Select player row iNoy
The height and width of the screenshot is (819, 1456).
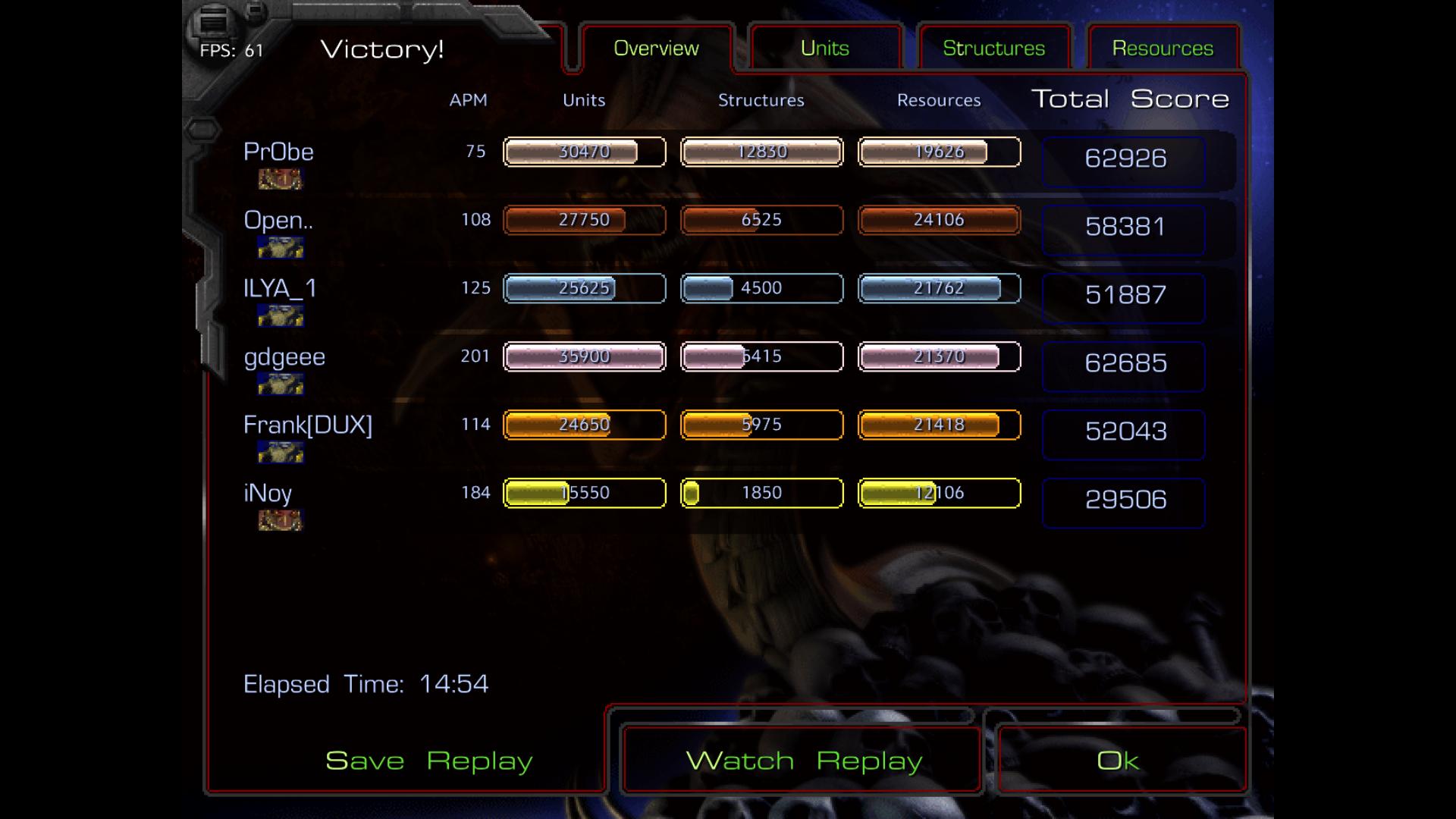pyautogui.click(x=268, y=493)
